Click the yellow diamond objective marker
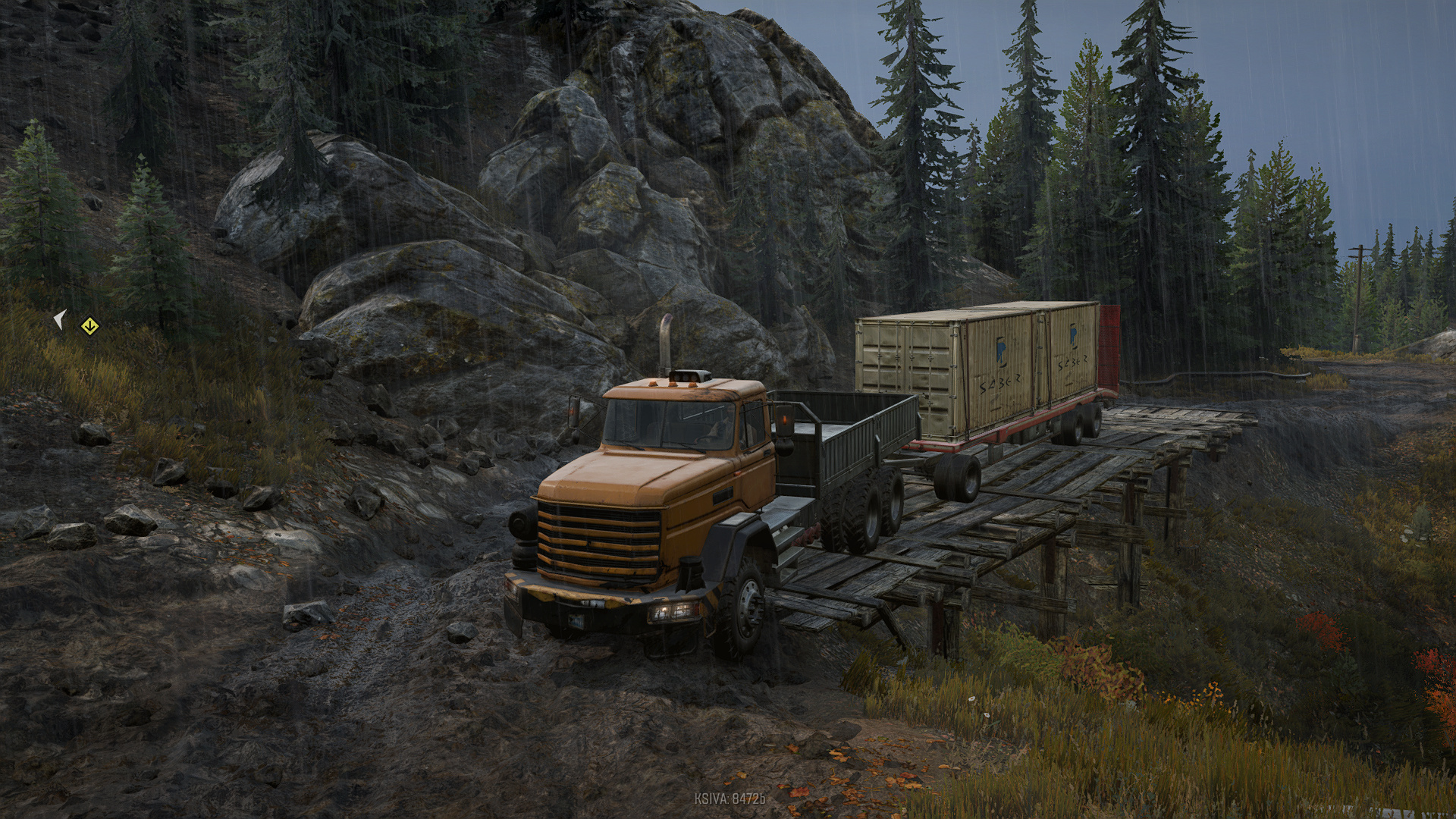The image size is (1456, 819). click(90, 326)
